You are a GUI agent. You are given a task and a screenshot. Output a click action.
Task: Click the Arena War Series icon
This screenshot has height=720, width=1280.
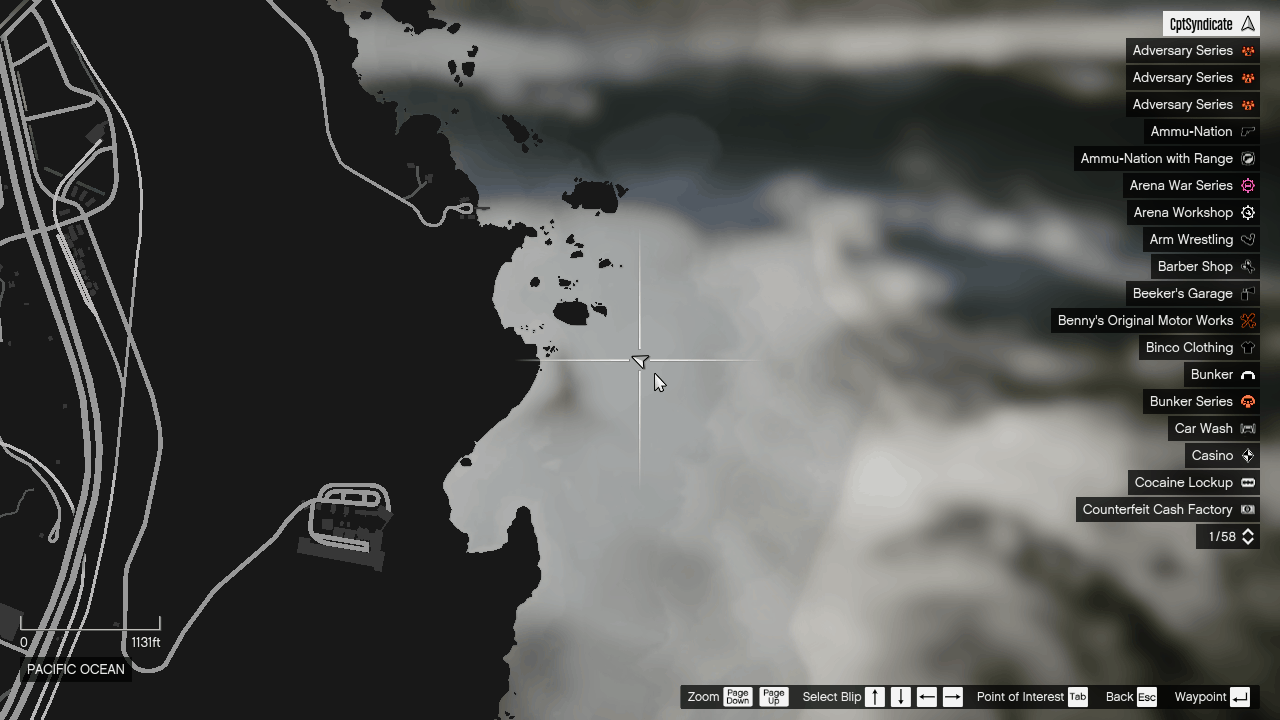click(x=1248, y=185)
